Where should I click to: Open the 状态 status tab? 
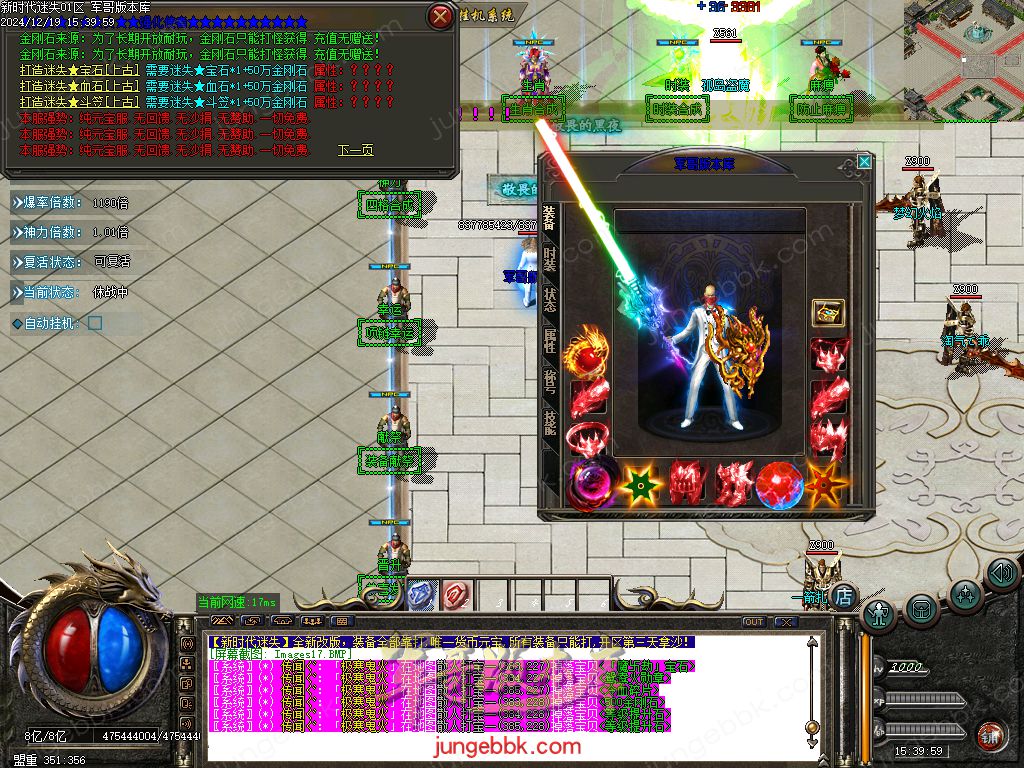pos(550,300)
